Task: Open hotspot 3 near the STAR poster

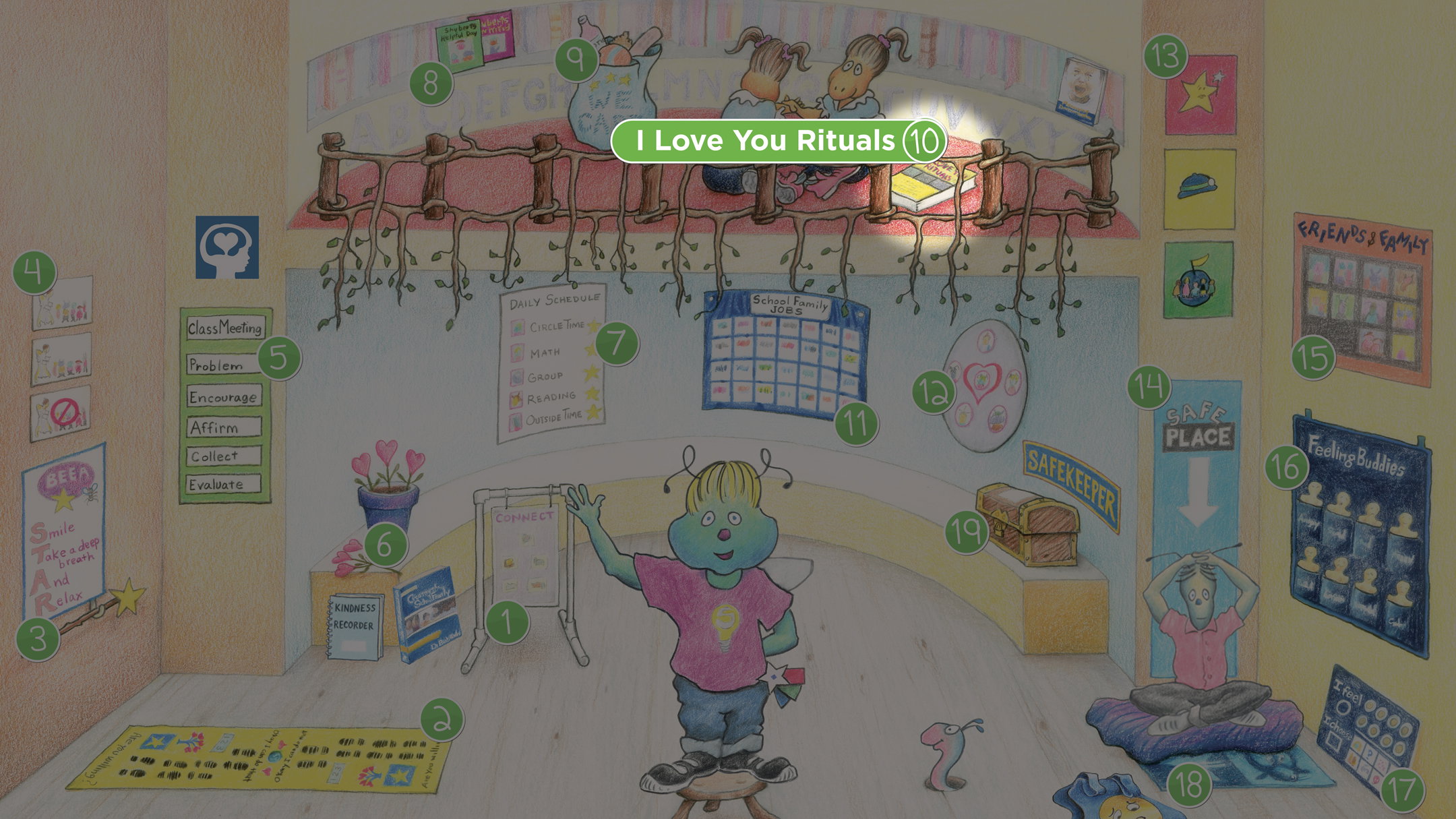Action: (x=38, y=638)
